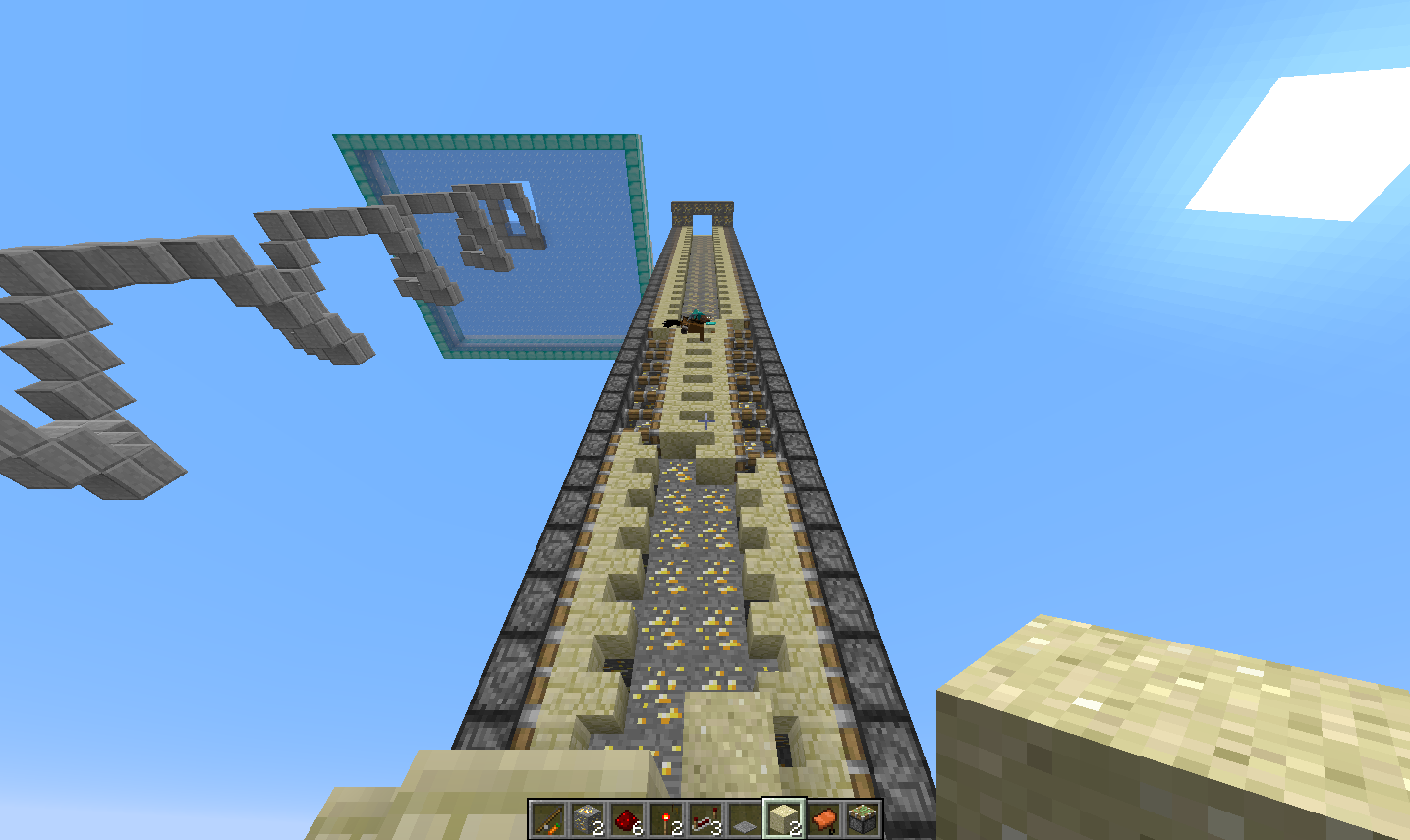Click the sandstone block under the crosshair

tap(705, 422)
